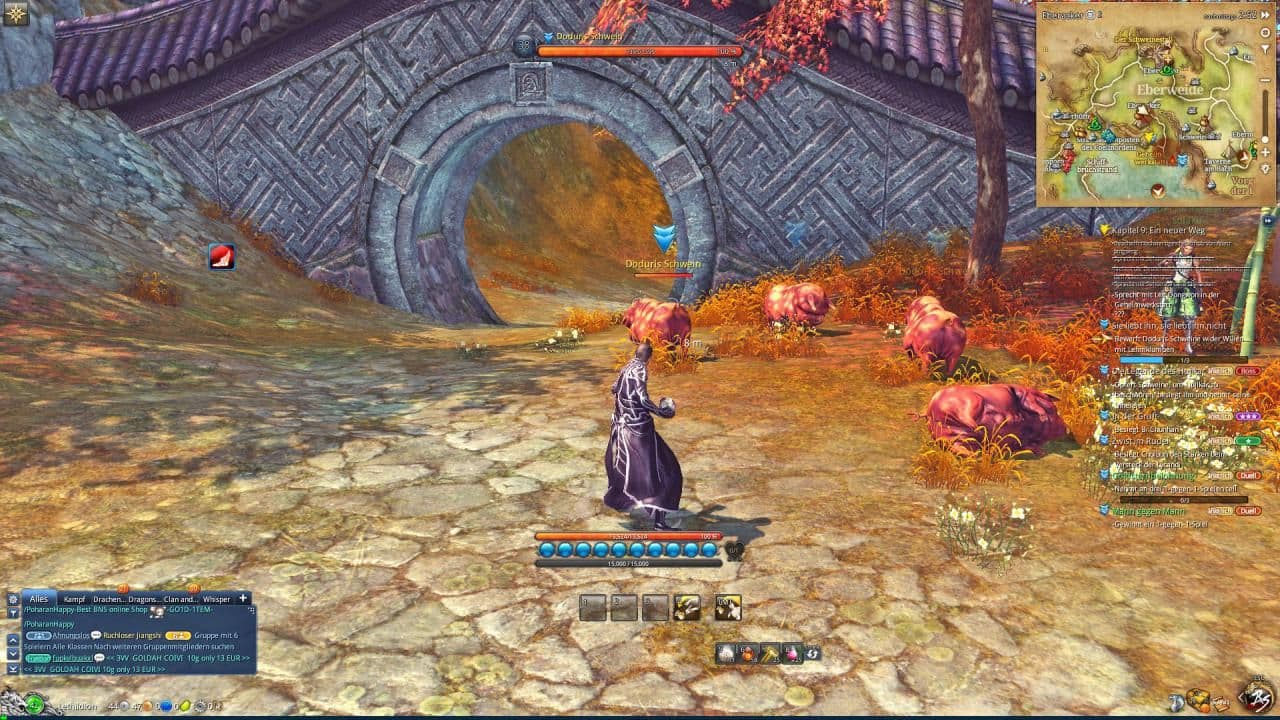Zoom in the minimap with plus button

[1265, 152]
